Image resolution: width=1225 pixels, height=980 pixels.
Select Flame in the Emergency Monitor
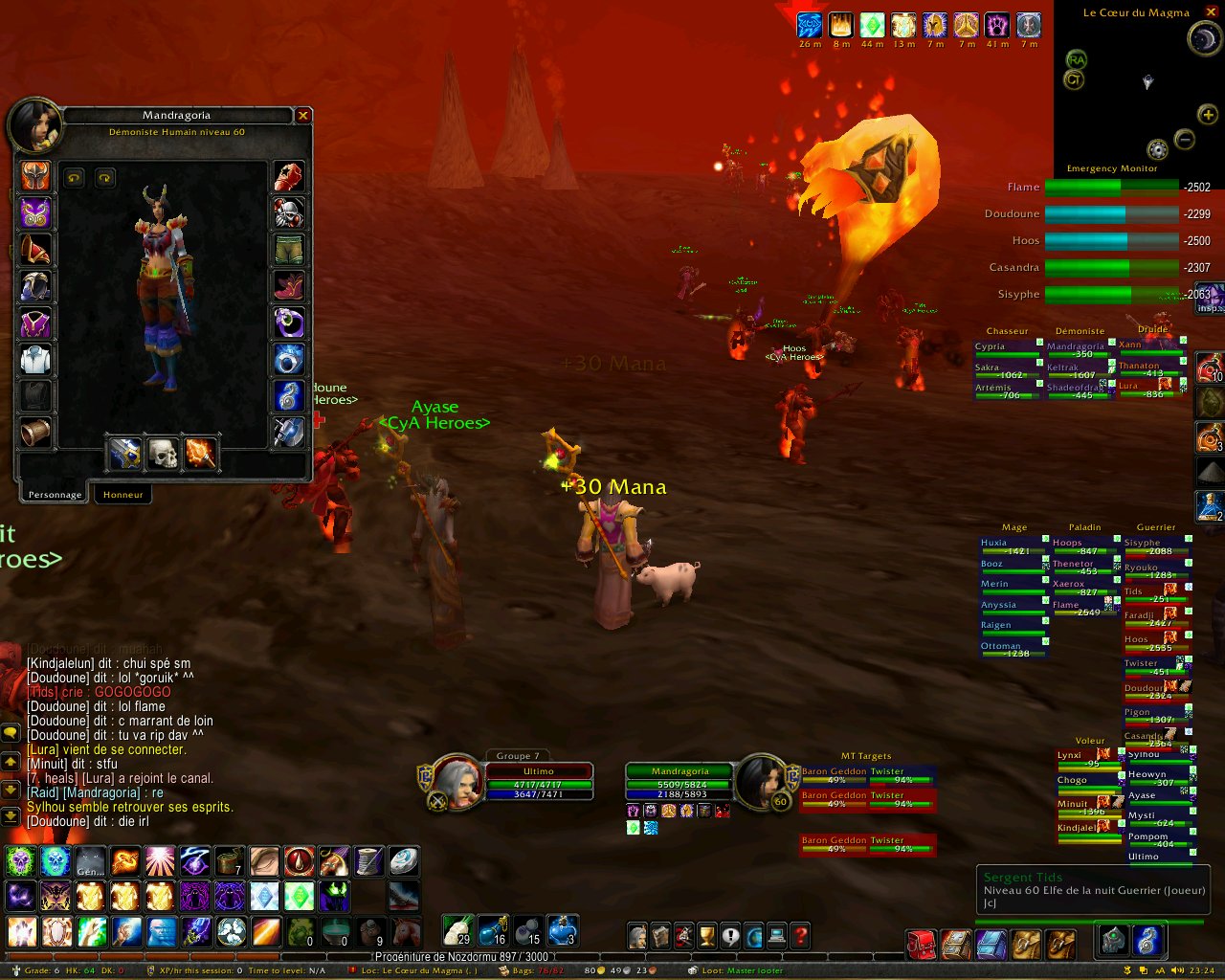tap(1111, 188)
